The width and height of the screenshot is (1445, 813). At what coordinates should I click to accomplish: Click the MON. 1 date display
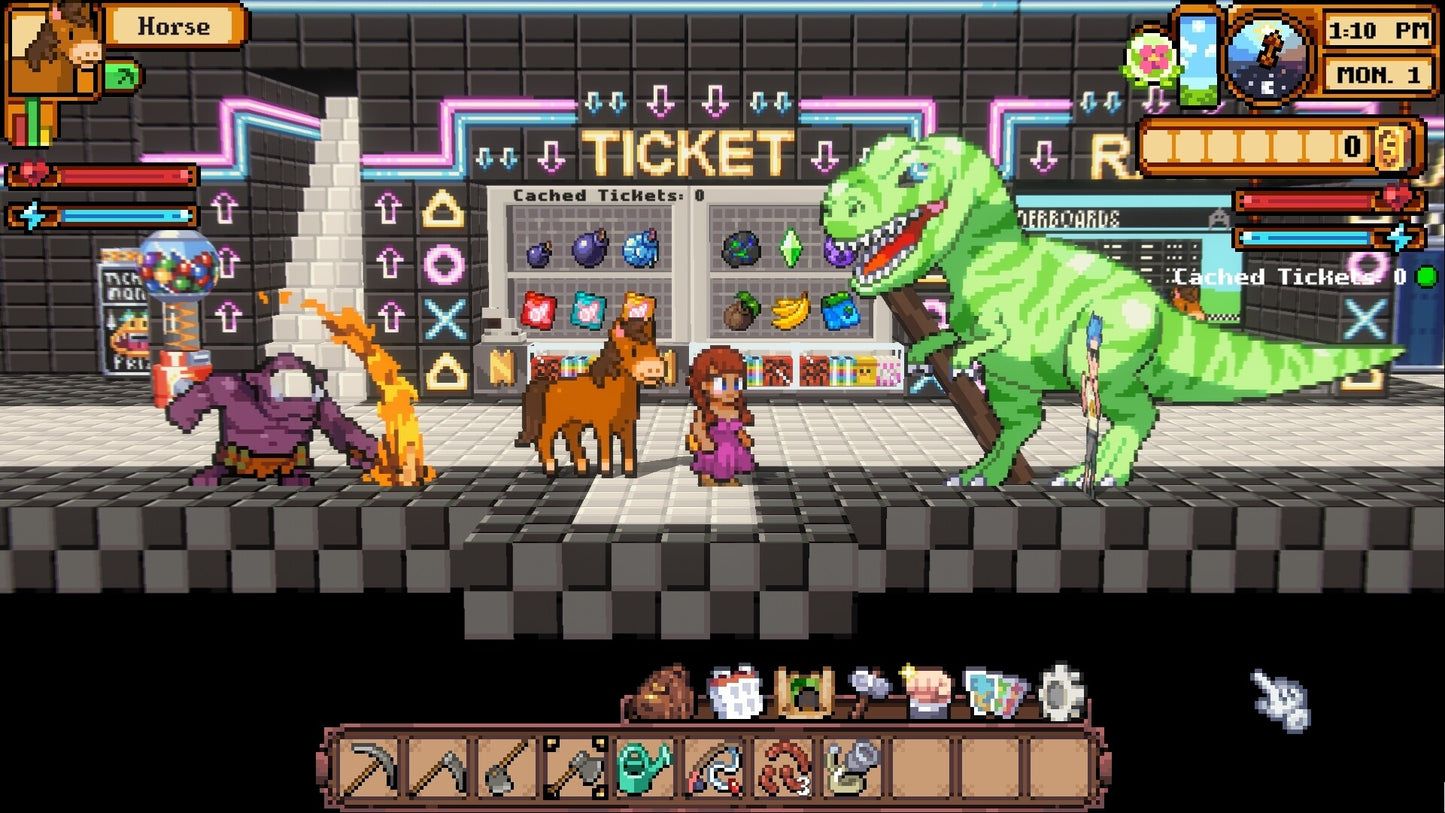click(1377, 75)
